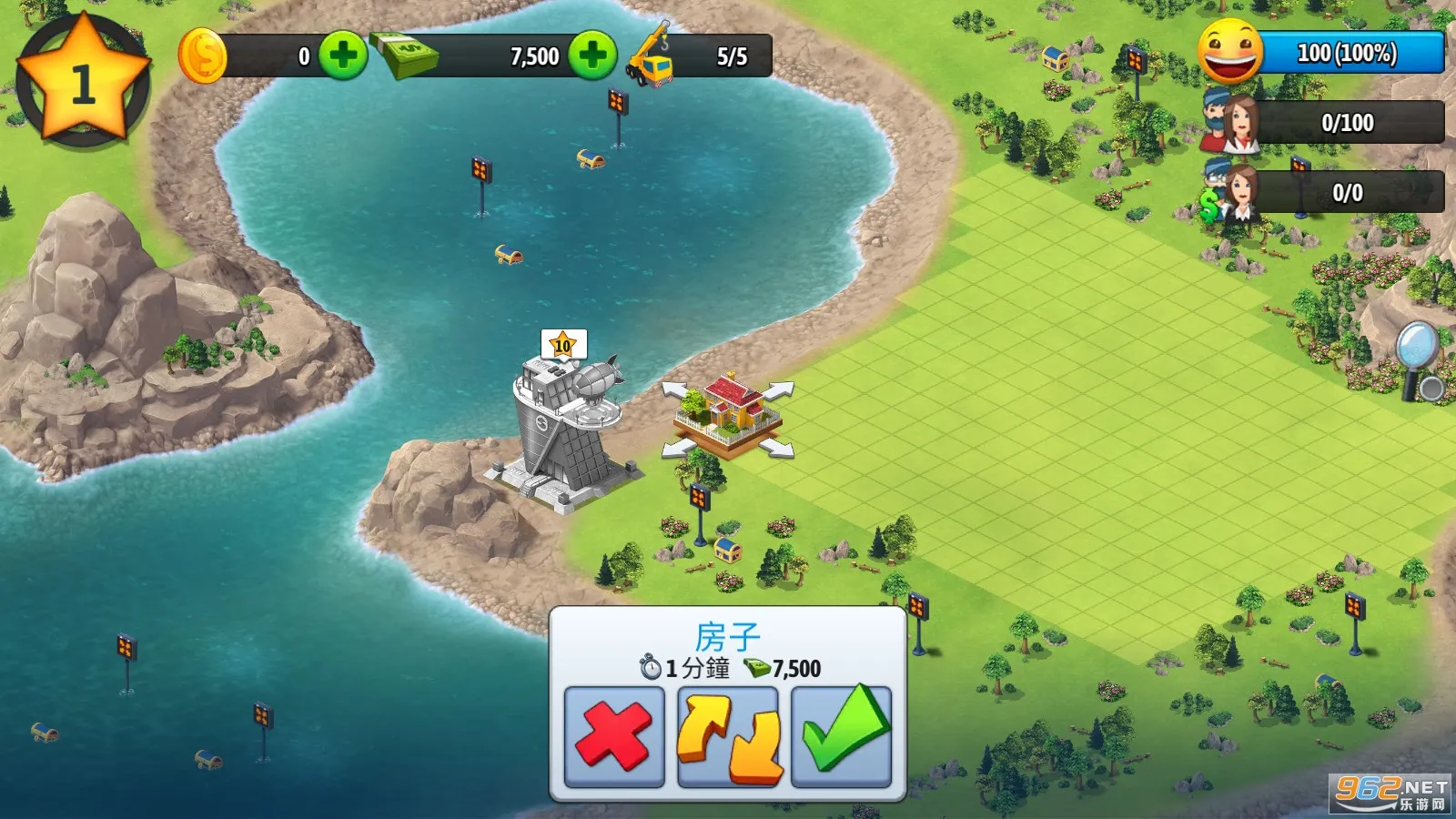This screenshot has height=819, width=1456.
Task: Click the stopwatch timer icon in house dialog
Action: 650,667
